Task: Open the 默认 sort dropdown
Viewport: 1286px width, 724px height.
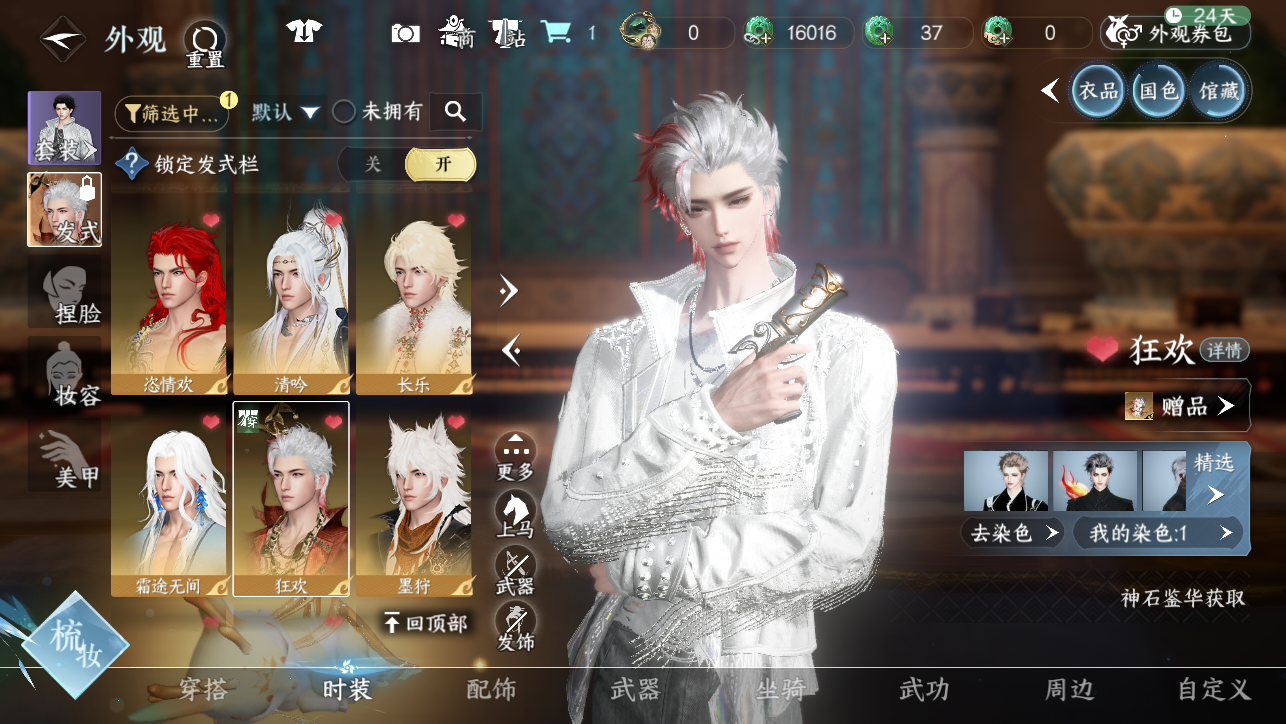Action: (285, 112)
